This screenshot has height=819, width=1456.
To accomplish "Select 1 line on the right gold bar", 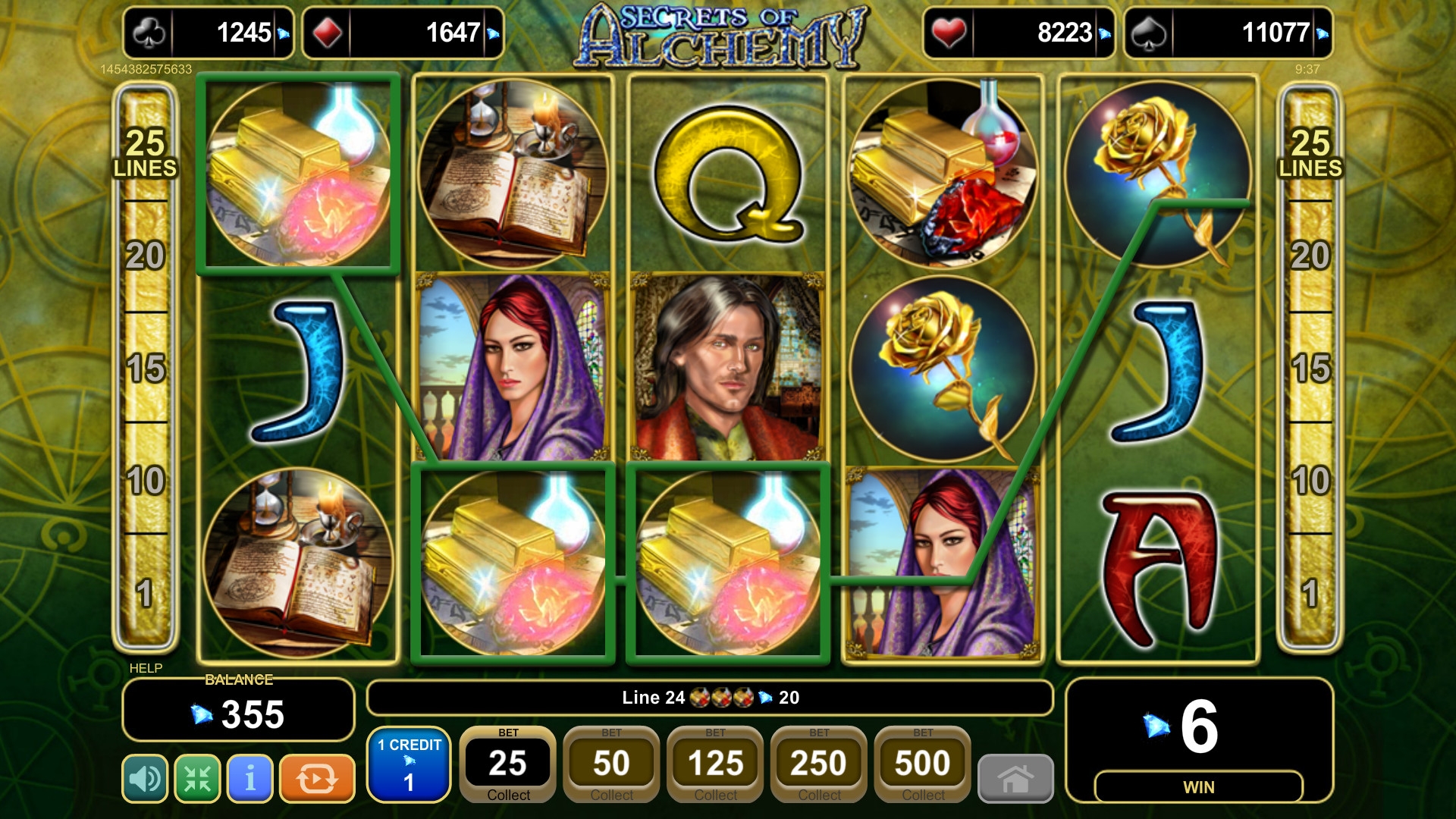I will (x=1310, y=592).
